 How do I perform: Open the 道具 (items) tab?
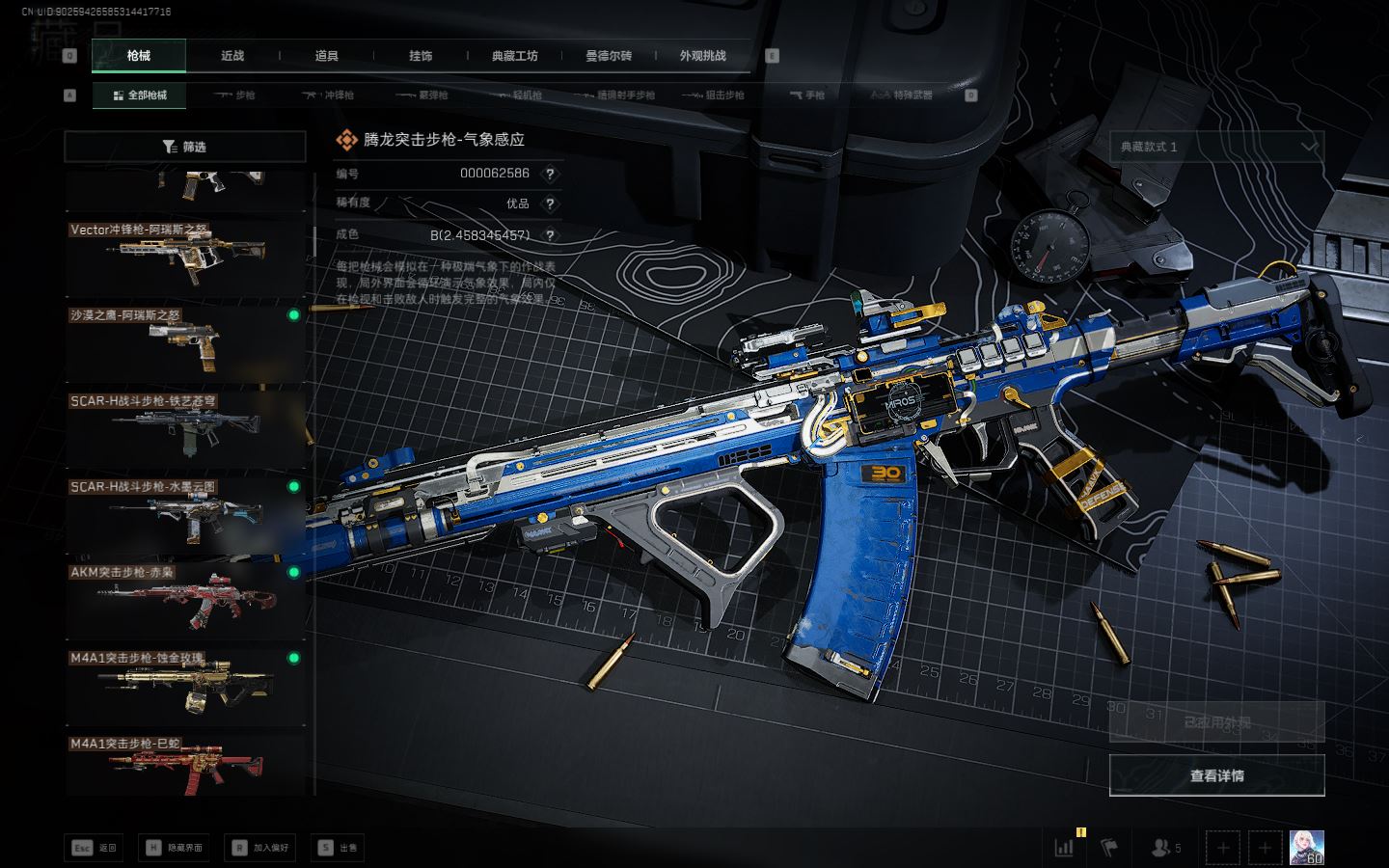point(327,56)
